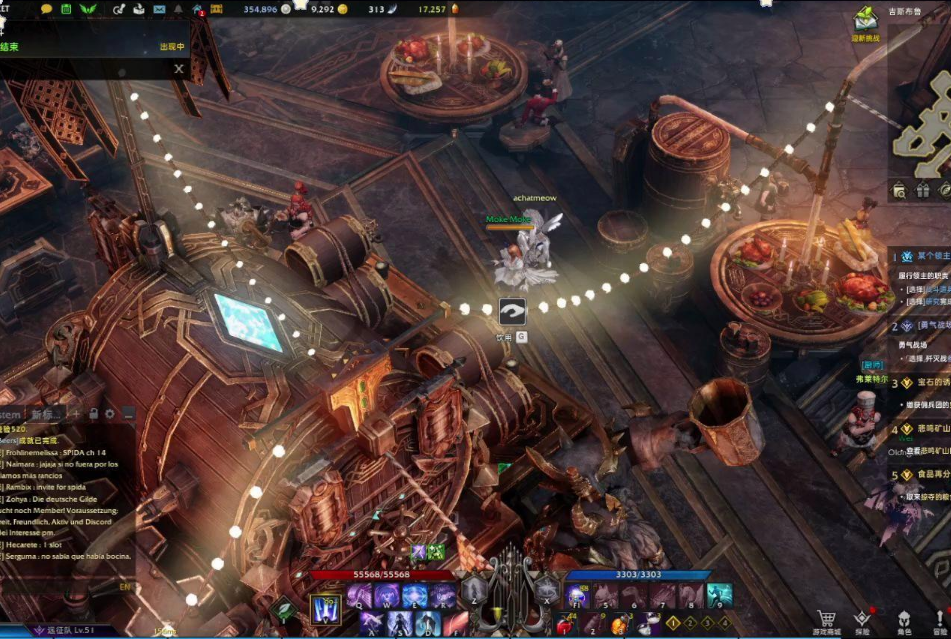
Task: Activate the Q skill icon
Action: pyautogui.click(x=360, y=596)
